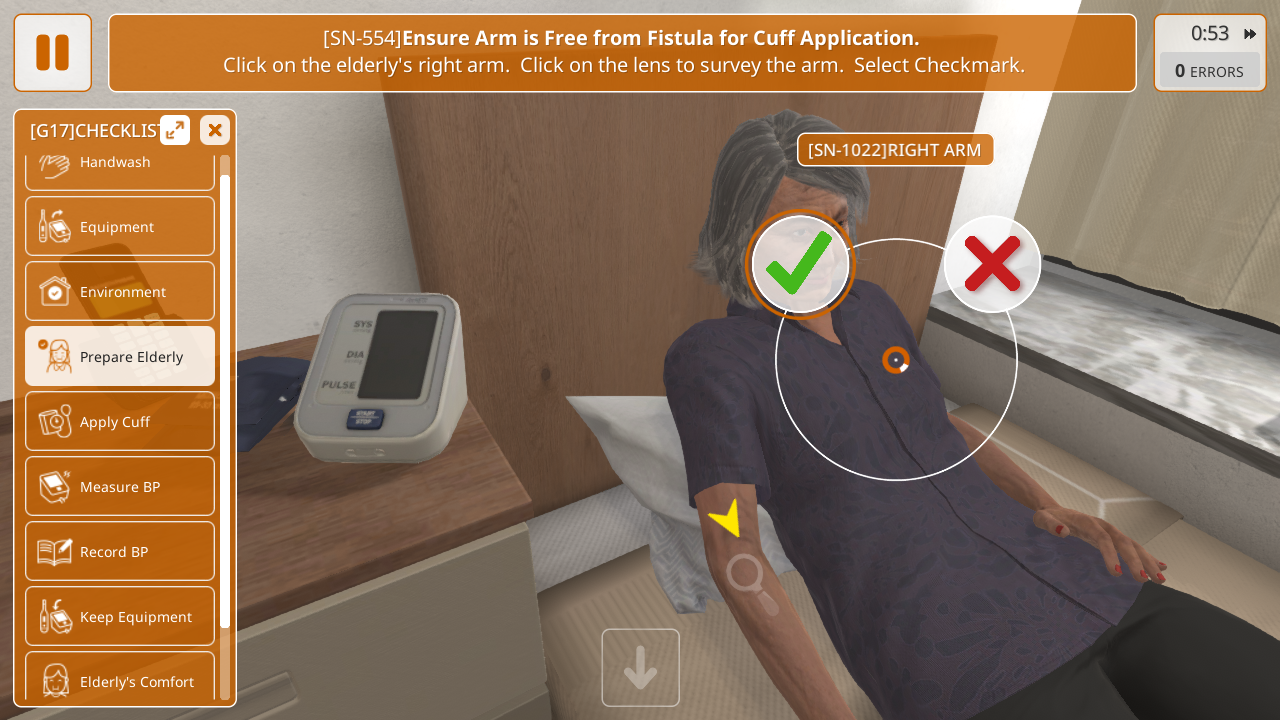Close the checklist panel
1280x720 pixels.
pyautogui.click(x=215, y=130)
